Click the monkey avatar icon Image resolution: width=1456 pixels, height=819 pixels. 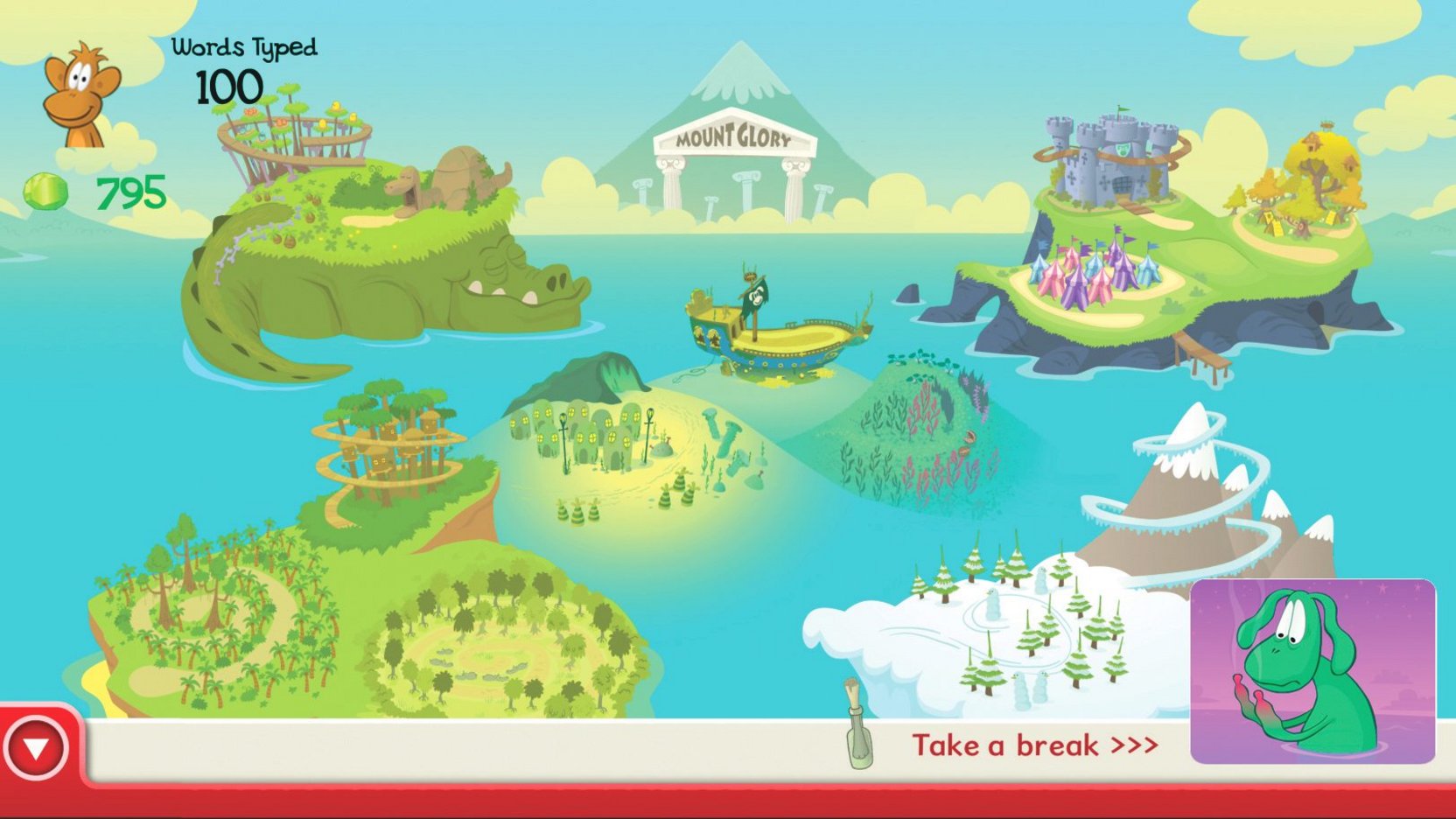pos(80,92)
